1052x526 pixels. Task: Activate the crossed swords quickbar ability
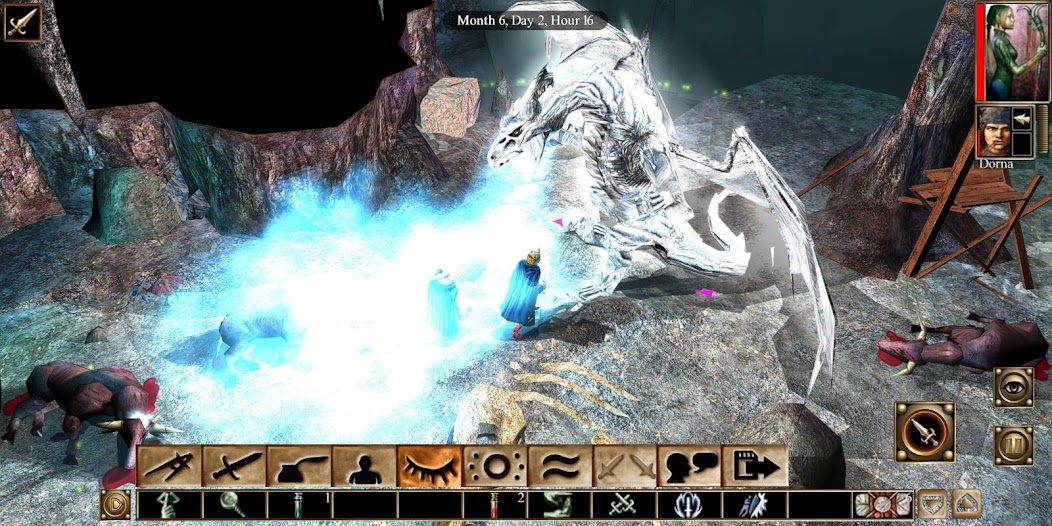coord(624,505)
